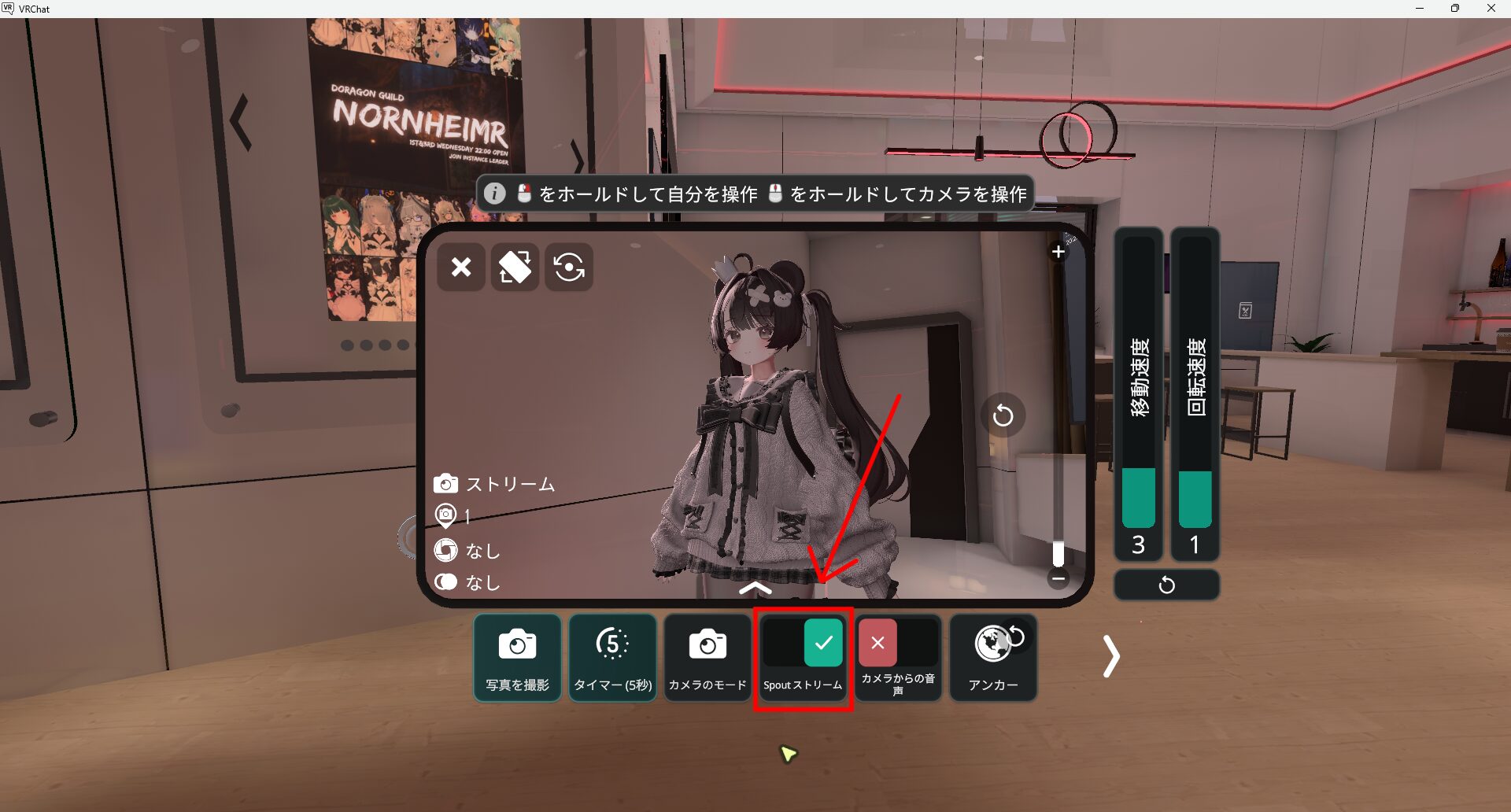Click 写真を撮影 to take a photo
This screenshot has height=812, width=1511.
[516, 657]
